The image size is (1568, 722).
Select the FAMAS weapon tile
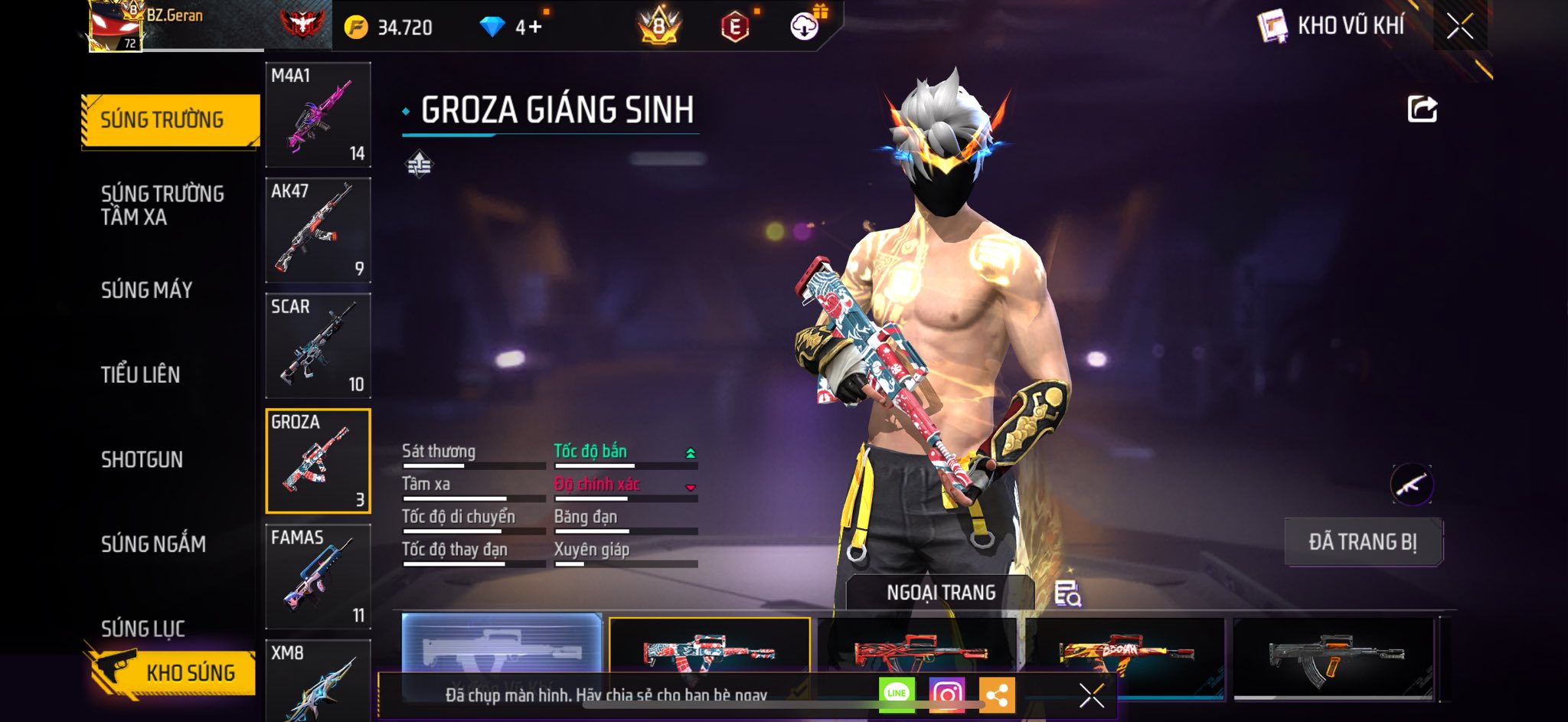318,576
